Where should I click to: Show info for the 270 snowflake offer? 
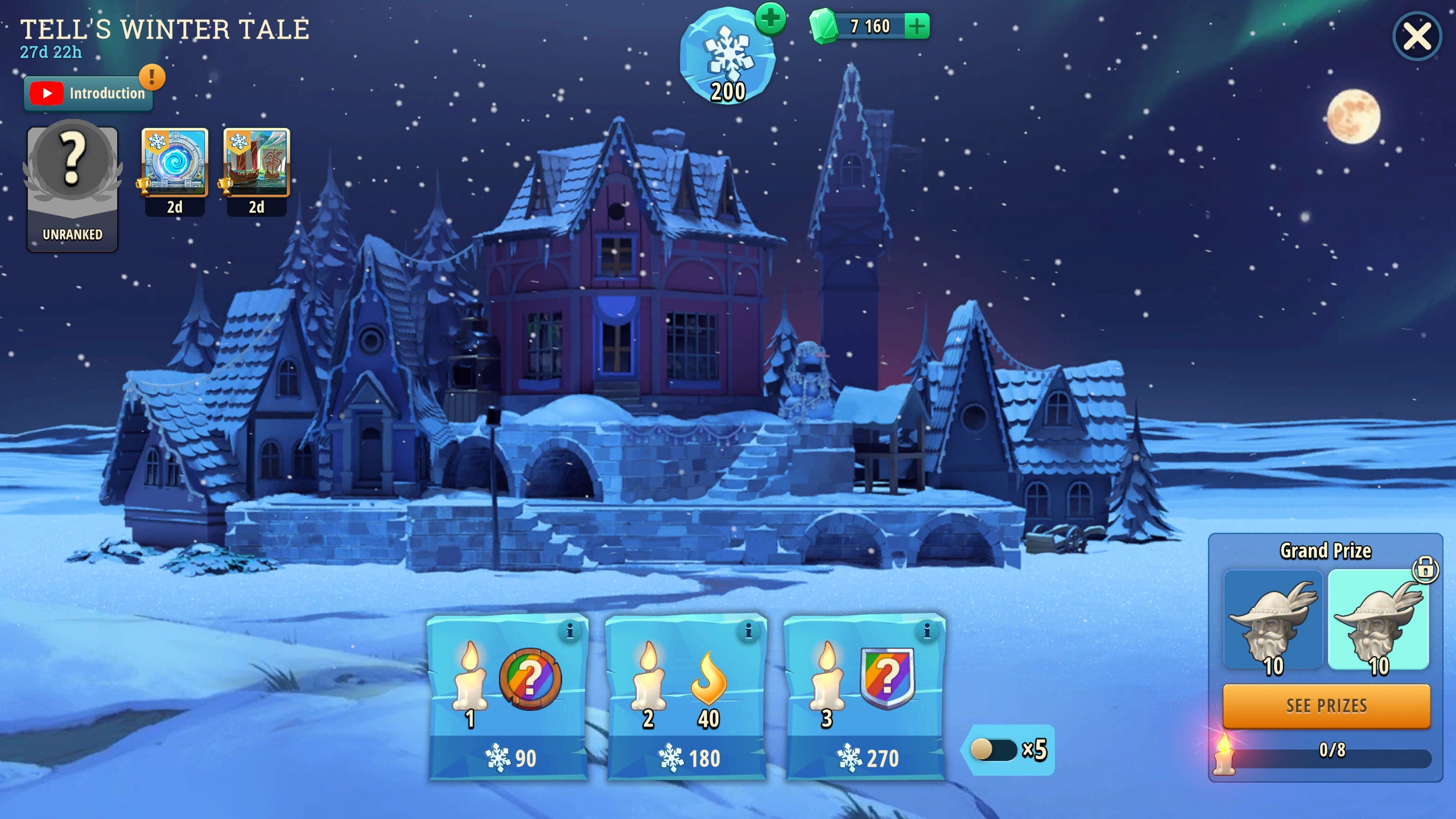tap(927, 631)
